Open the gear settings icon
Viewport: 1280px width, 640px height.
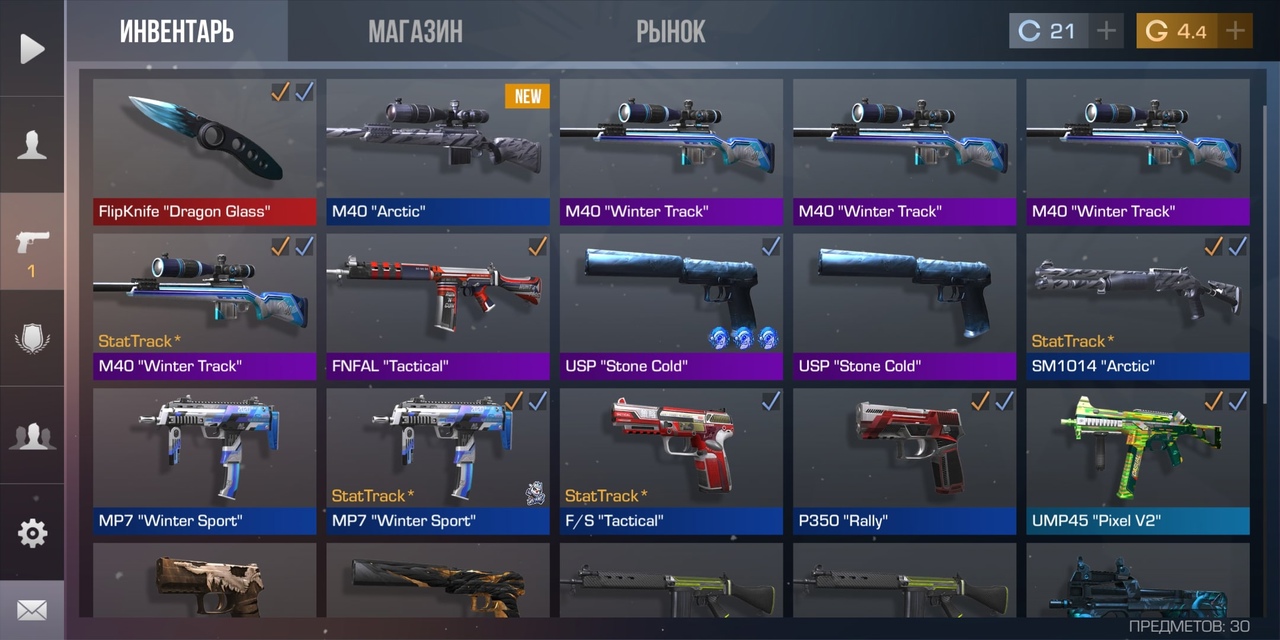(32, 533)
